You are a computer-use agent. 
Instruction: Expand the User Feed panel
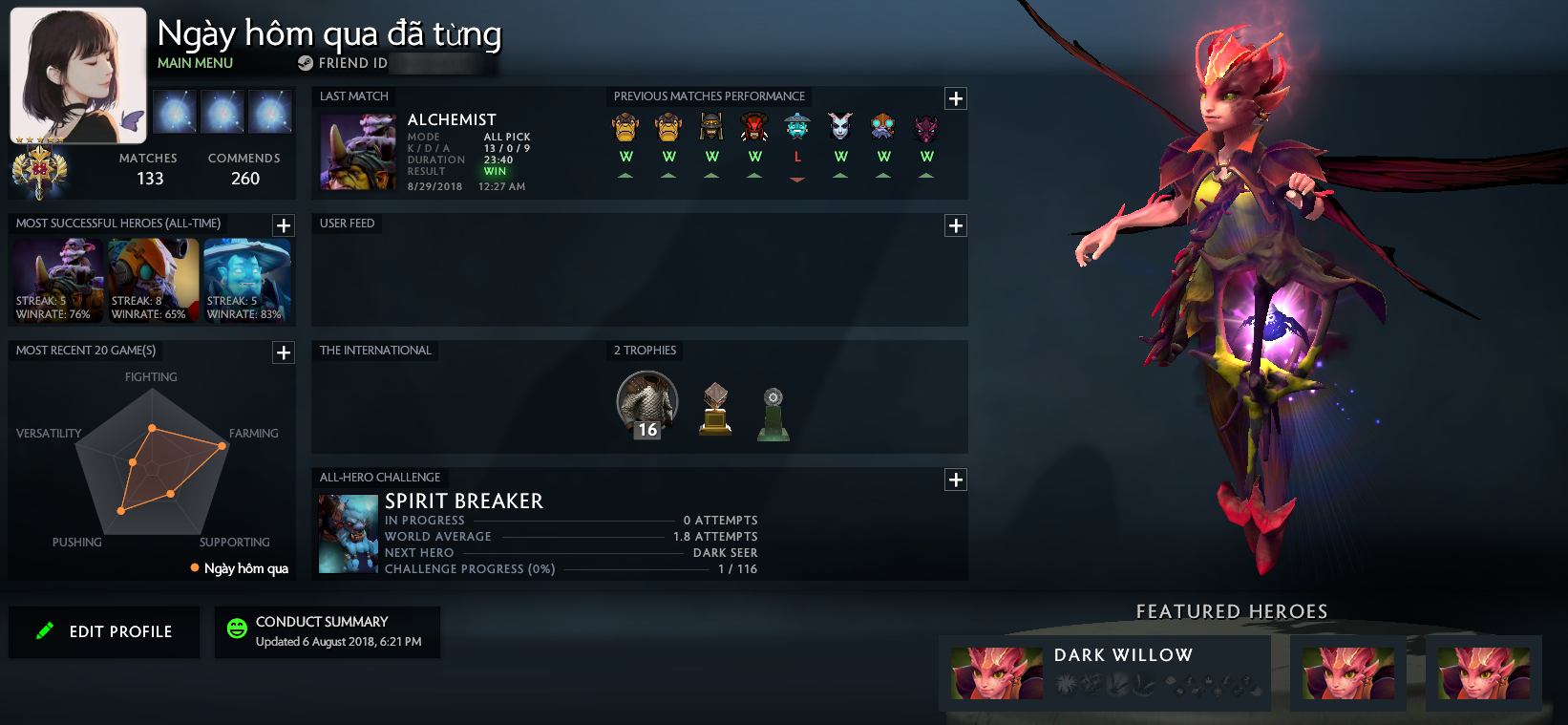pyautogui.click(x=955, y=225)
